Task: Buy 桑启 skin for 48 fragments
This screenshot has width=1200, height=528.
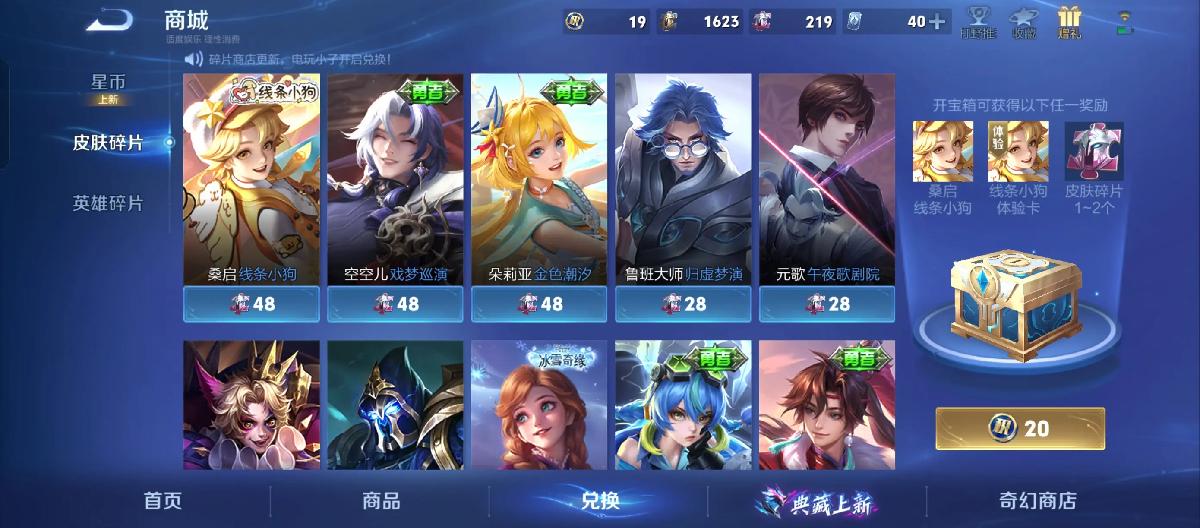Action: click(251, 304)
